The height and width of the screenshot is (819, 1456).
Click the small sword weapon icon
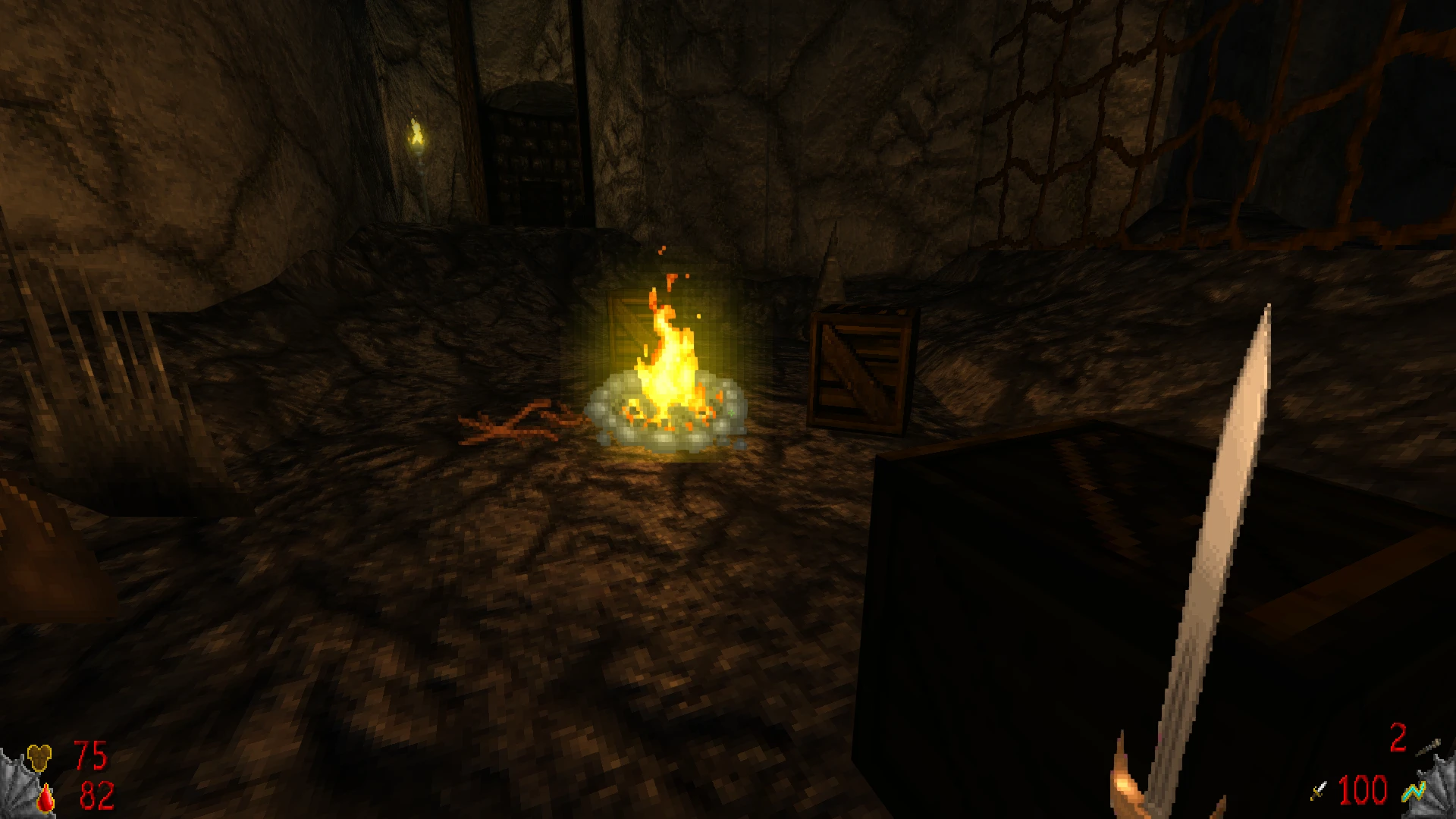coord(1319,791)
